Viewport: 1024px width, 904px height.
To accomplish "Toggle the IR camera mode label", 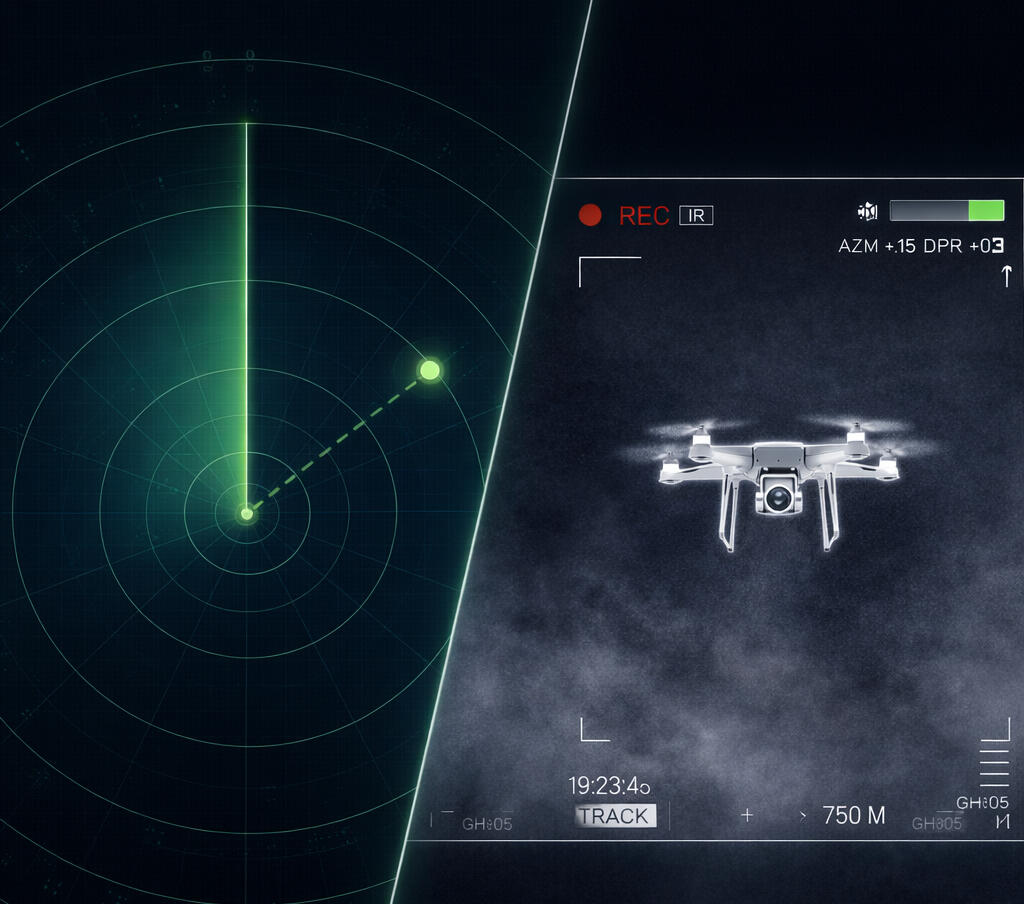I will coord(696,215).
